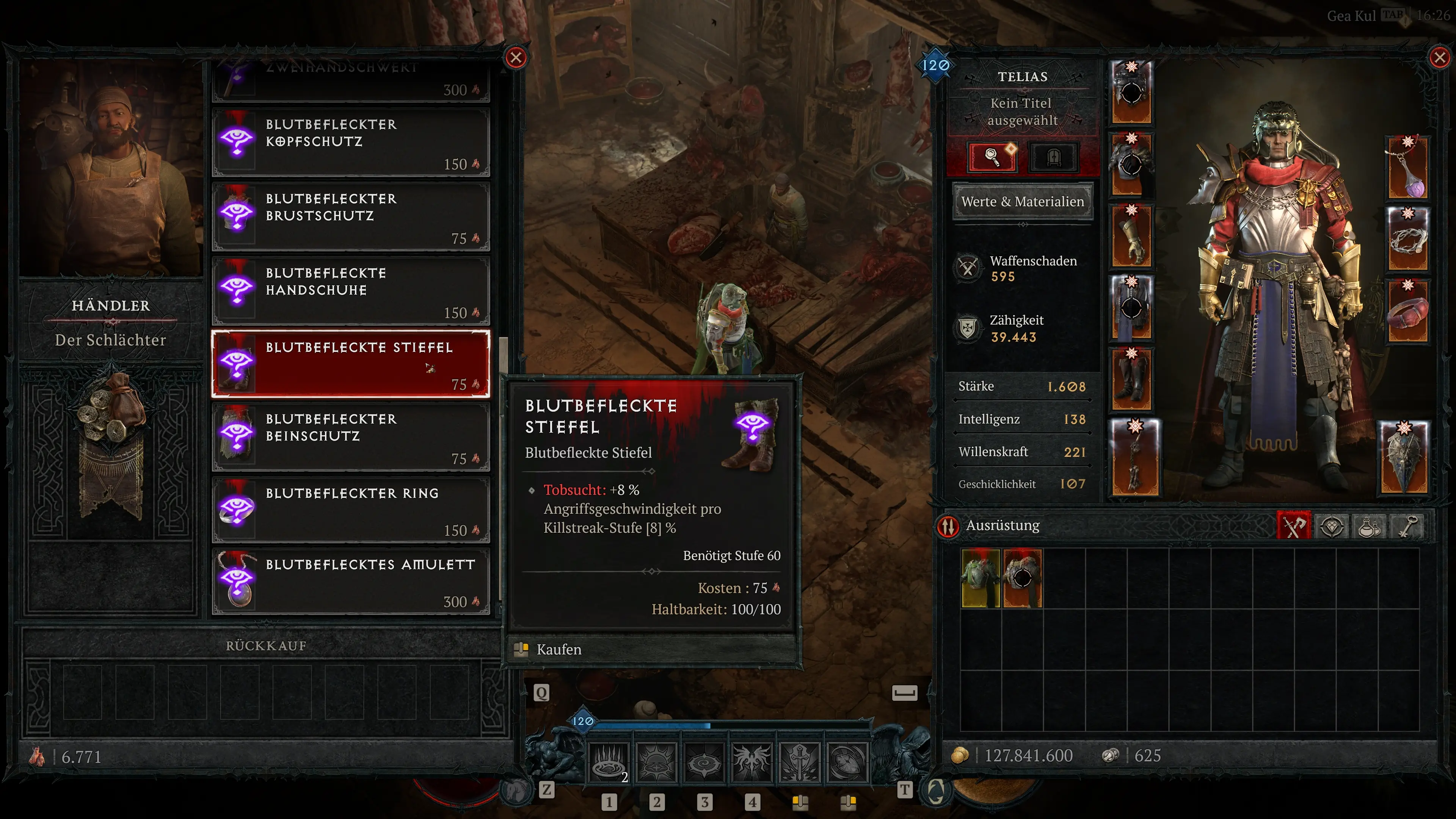1456x819 pixels.
Task: Switch to the key items inventory tab
Action: click(x=1408, y=526)
